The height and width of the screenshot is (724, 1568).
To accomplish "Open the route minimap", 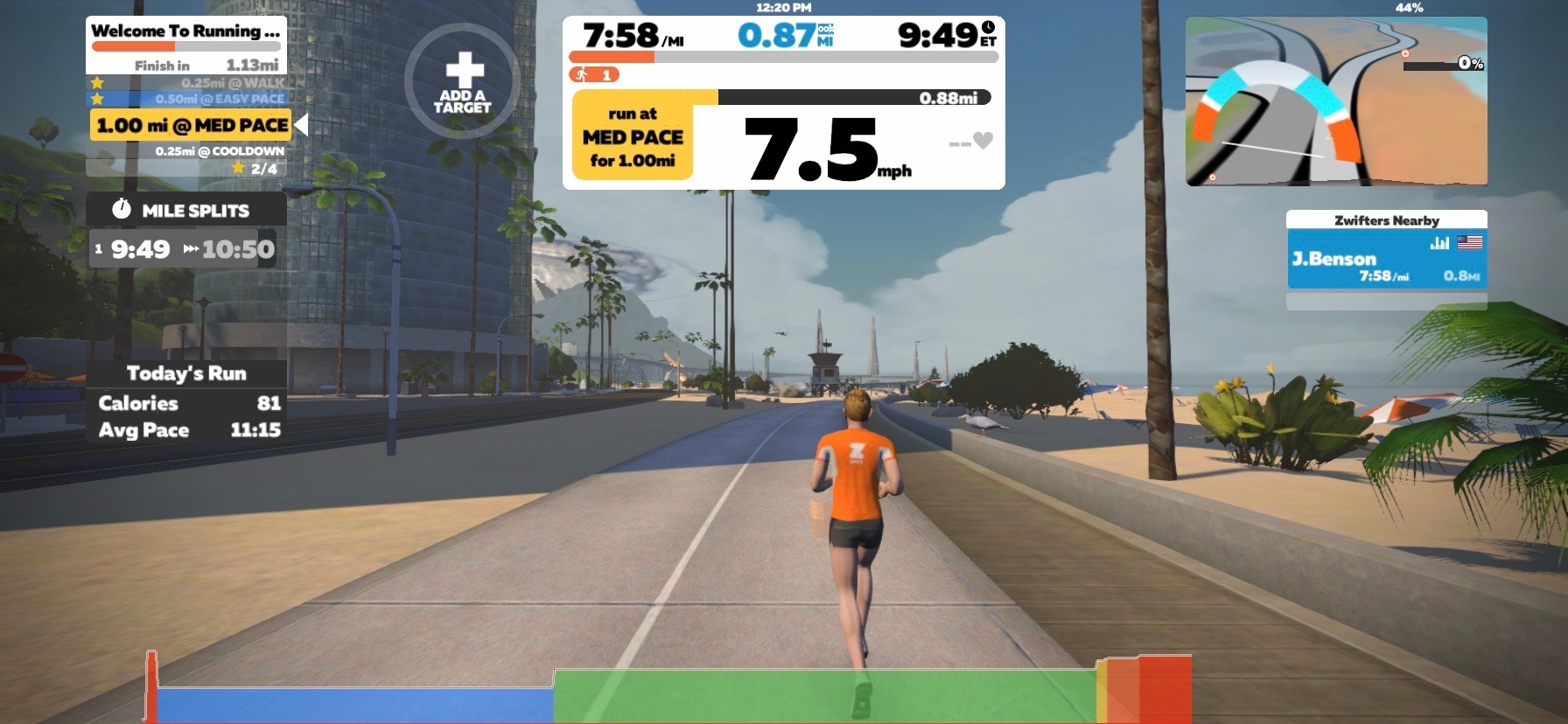I will 1336,101.
